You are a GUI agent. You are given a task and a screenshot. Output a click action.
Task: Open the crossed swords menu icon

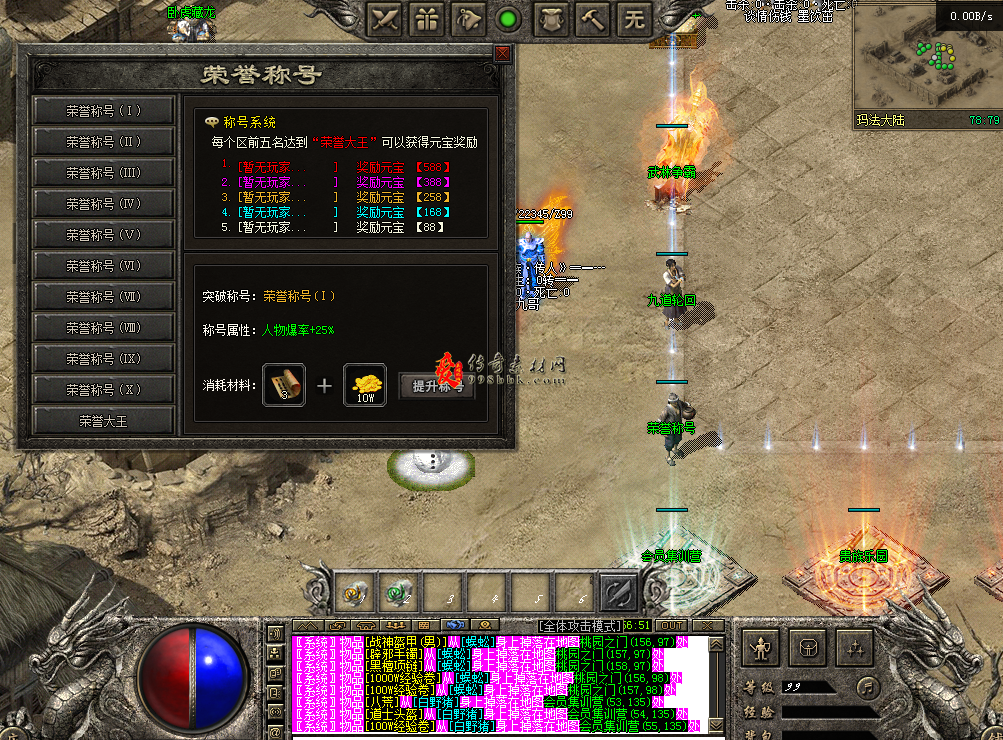386,19
